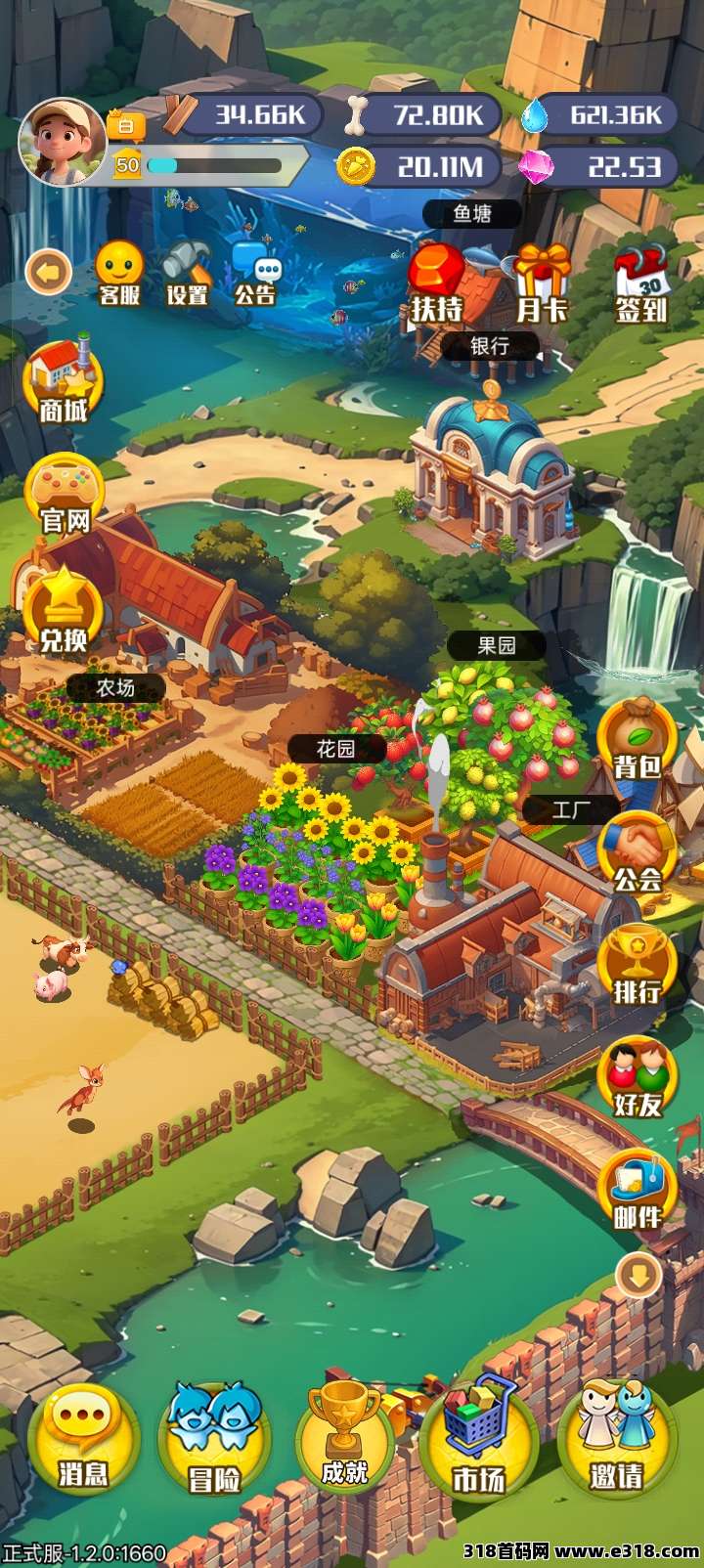
Task: Open 客服 customer service
Action: point(119,273)
